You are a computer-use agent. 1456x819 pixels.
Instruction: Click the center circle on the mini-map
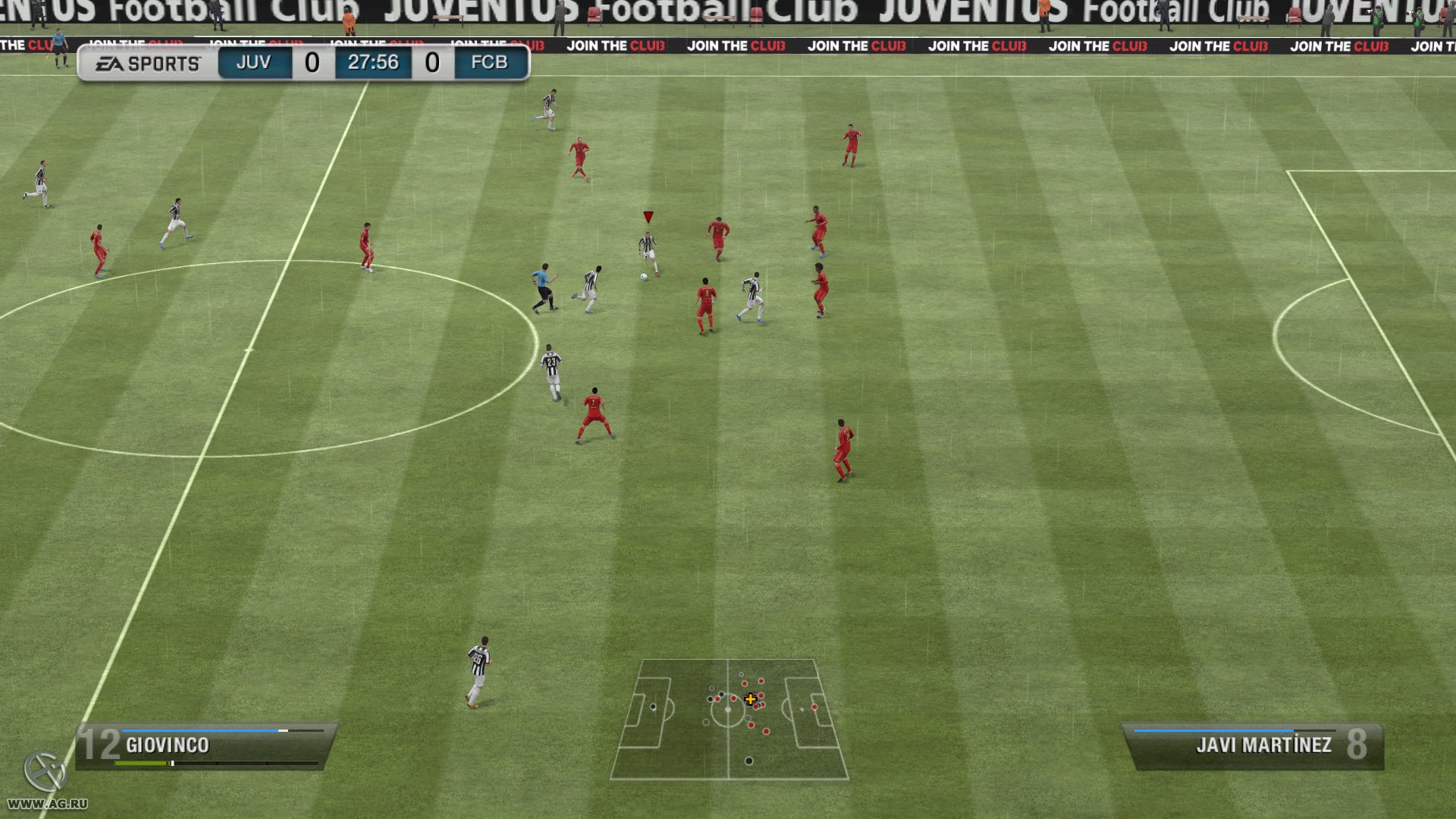729,709
